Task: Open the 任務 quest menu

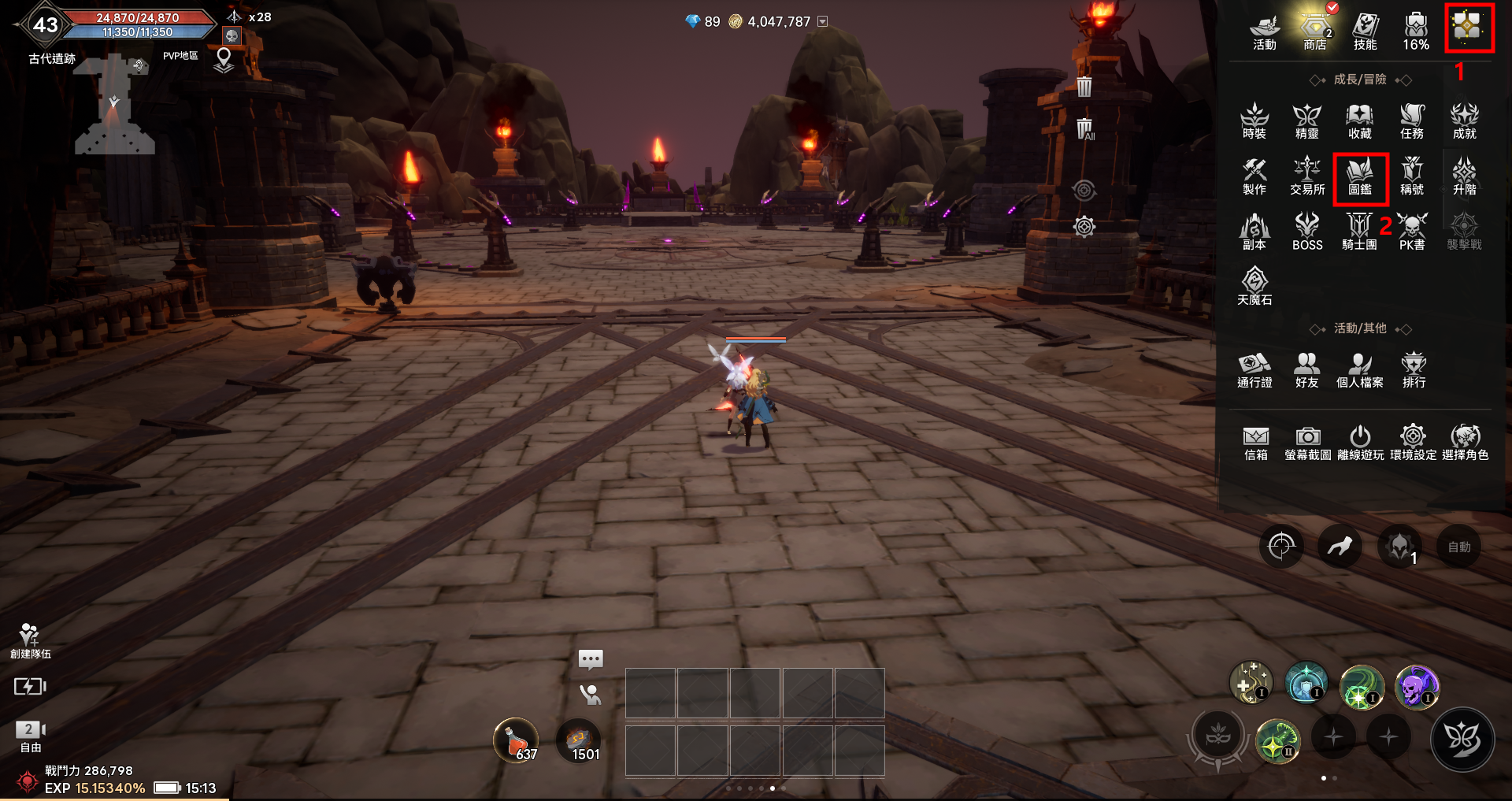Action: (x=1412, y=121)
